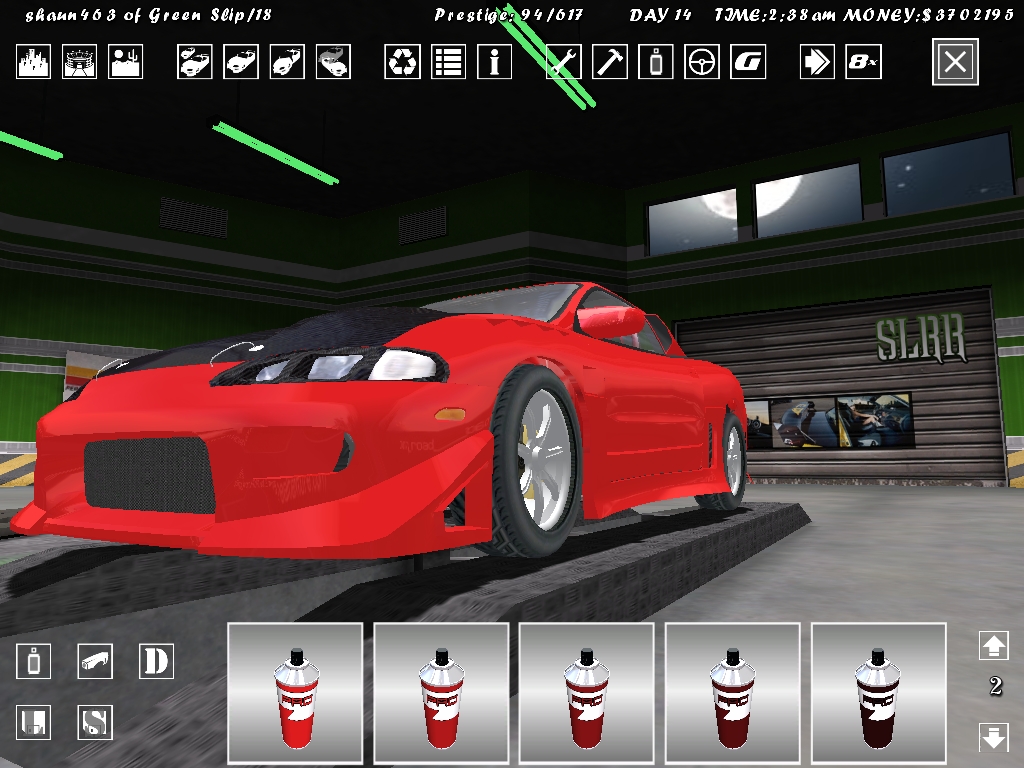The height and width of the screenshot is (768, 1024).
Task: Go to the stadium race track
Action: coord(80,62)
